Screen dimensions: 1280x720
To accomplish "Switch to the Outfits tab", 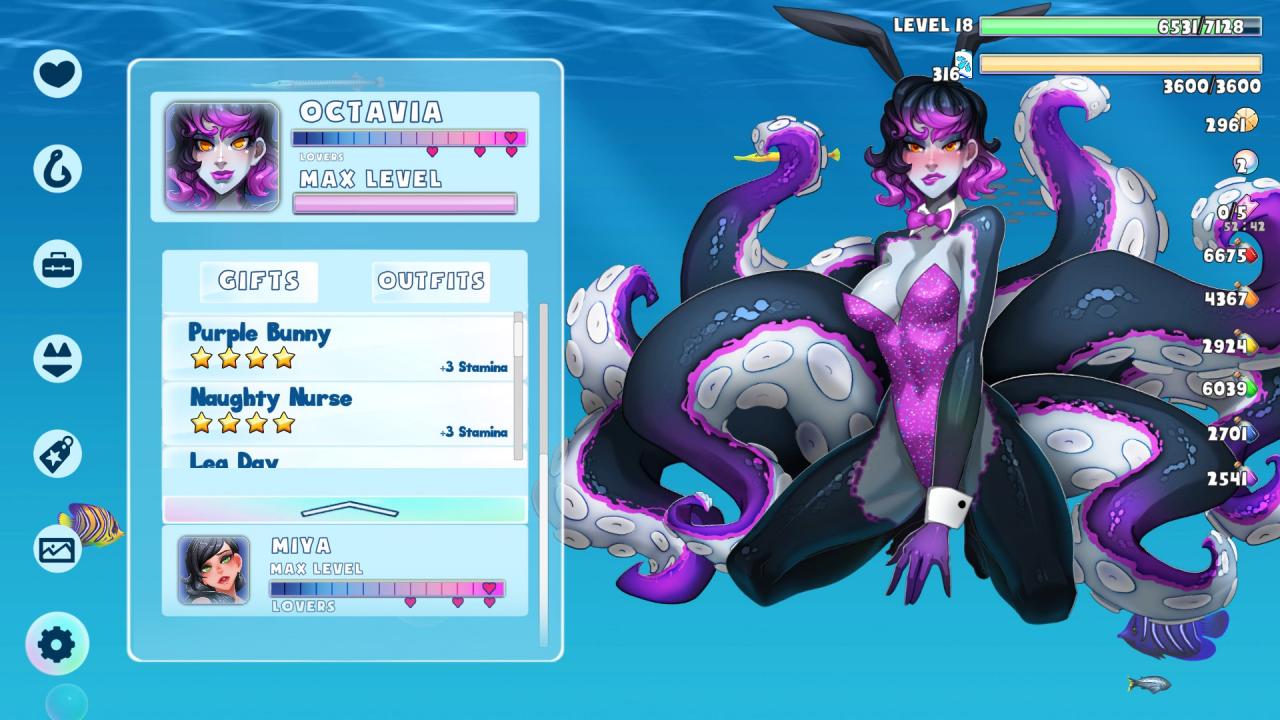I will (431, 282).
